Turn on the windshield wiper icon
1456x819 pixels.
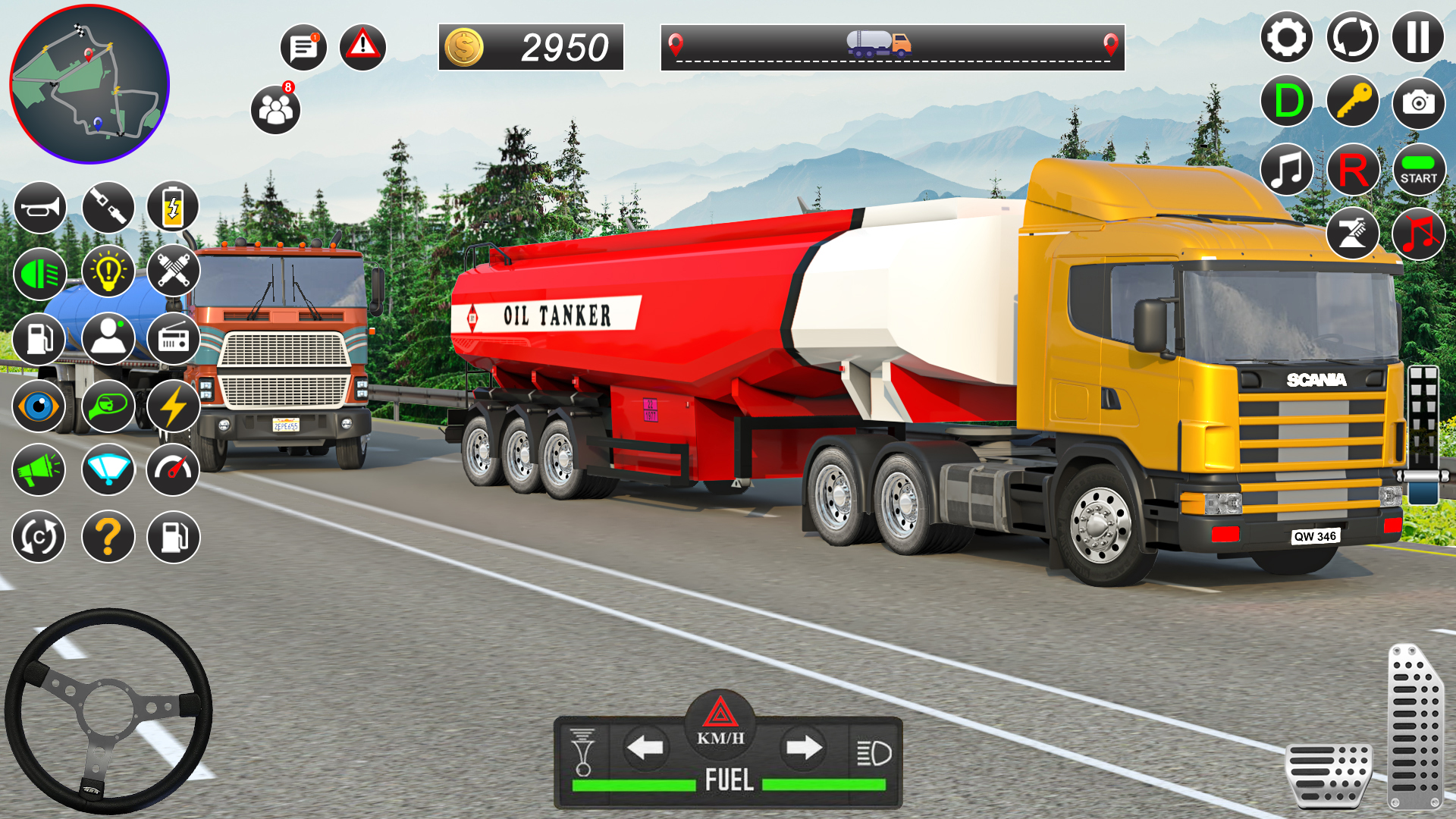point(108,469)
